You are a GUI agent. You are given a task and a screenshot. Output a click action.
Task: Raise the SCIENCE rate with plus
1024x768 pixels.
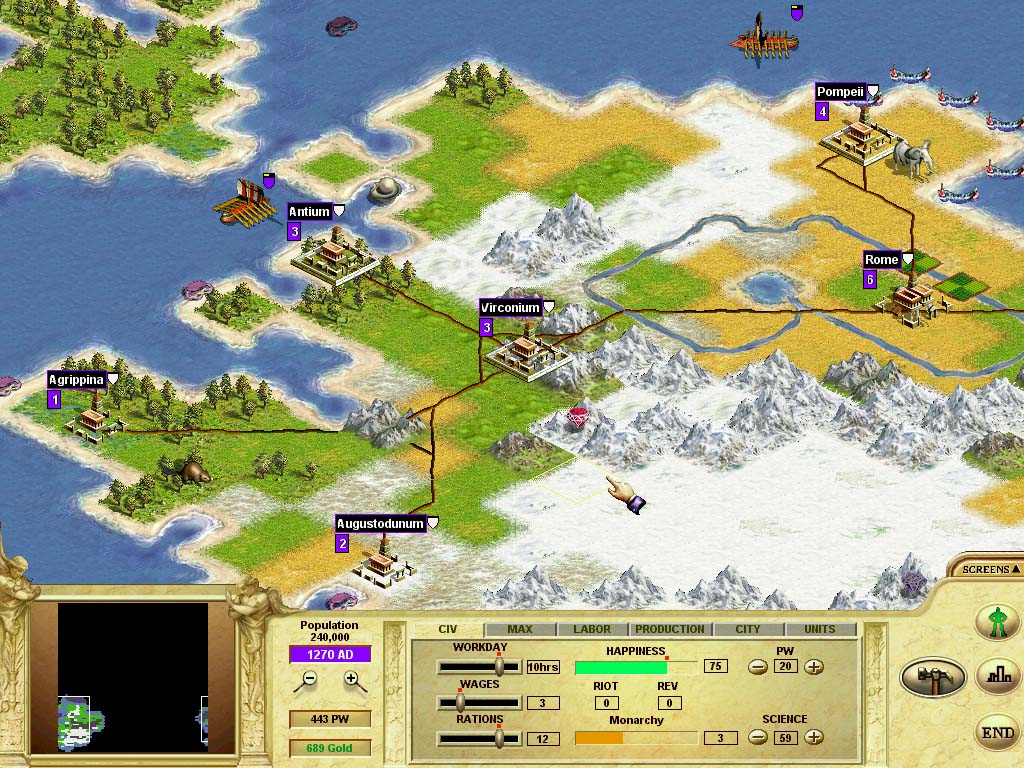[x=814, y=738]
